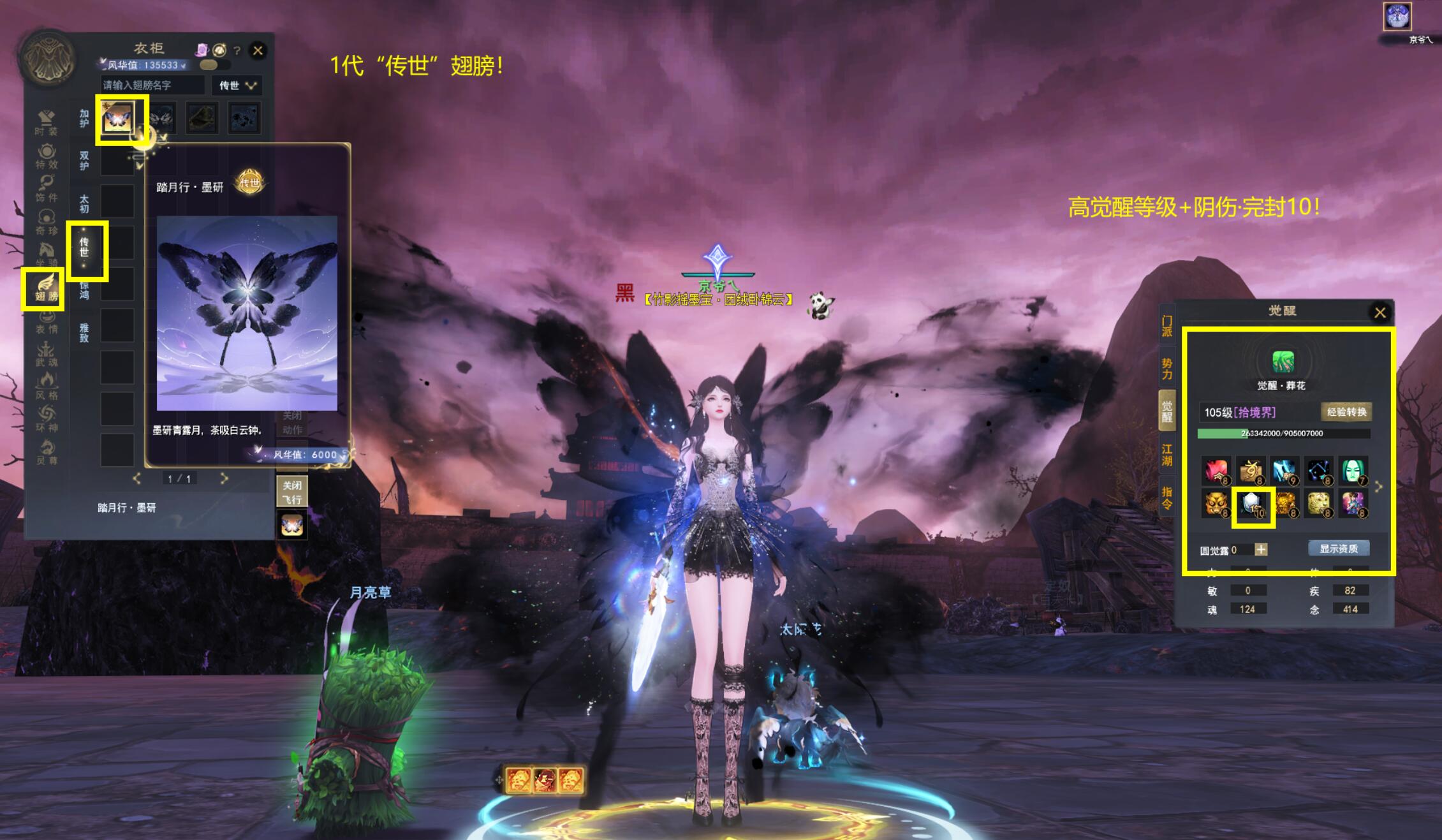Go to the next wardrobe page
The width and height of the screenshot is (1442, 840).
coord(224,478)
